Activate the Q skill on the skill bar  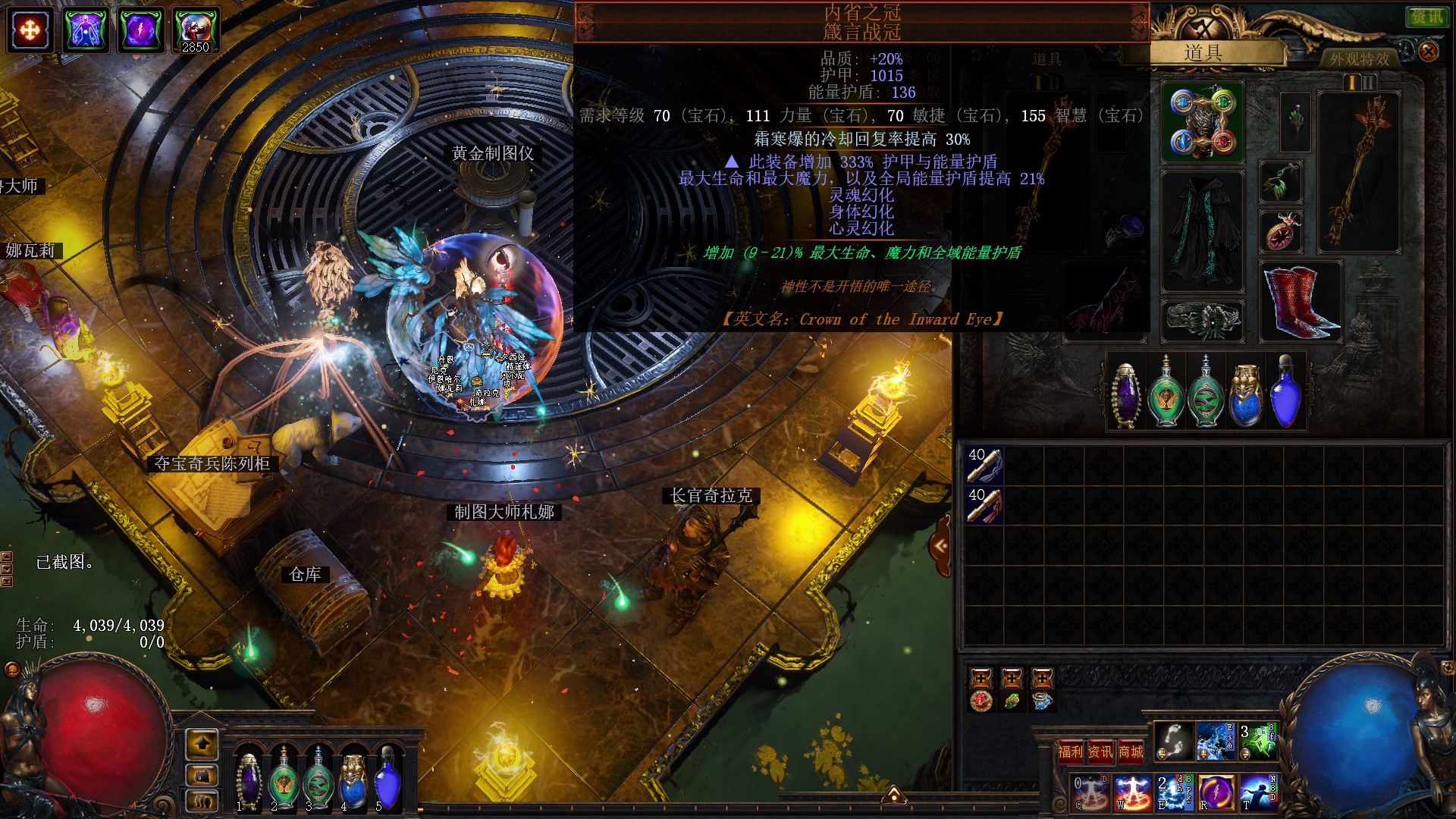(1091, 792)
